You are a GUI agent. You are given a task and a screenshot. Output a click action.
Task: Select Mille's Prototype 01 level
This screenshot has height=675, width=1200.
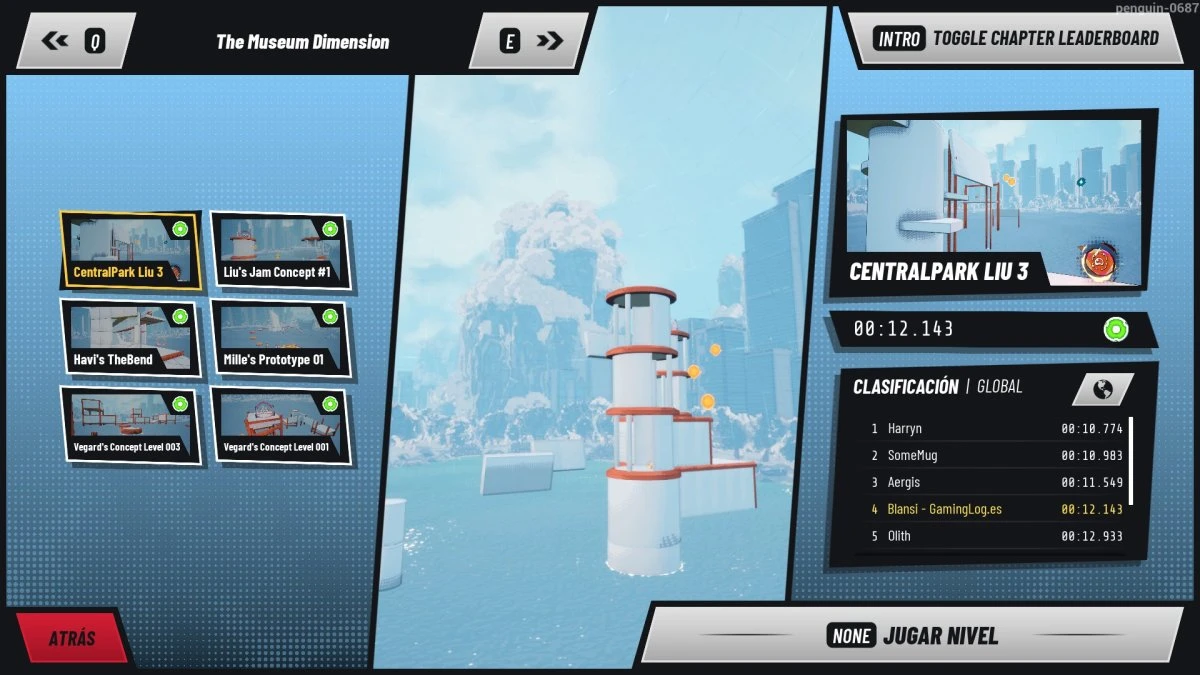(x=279, y=338)
